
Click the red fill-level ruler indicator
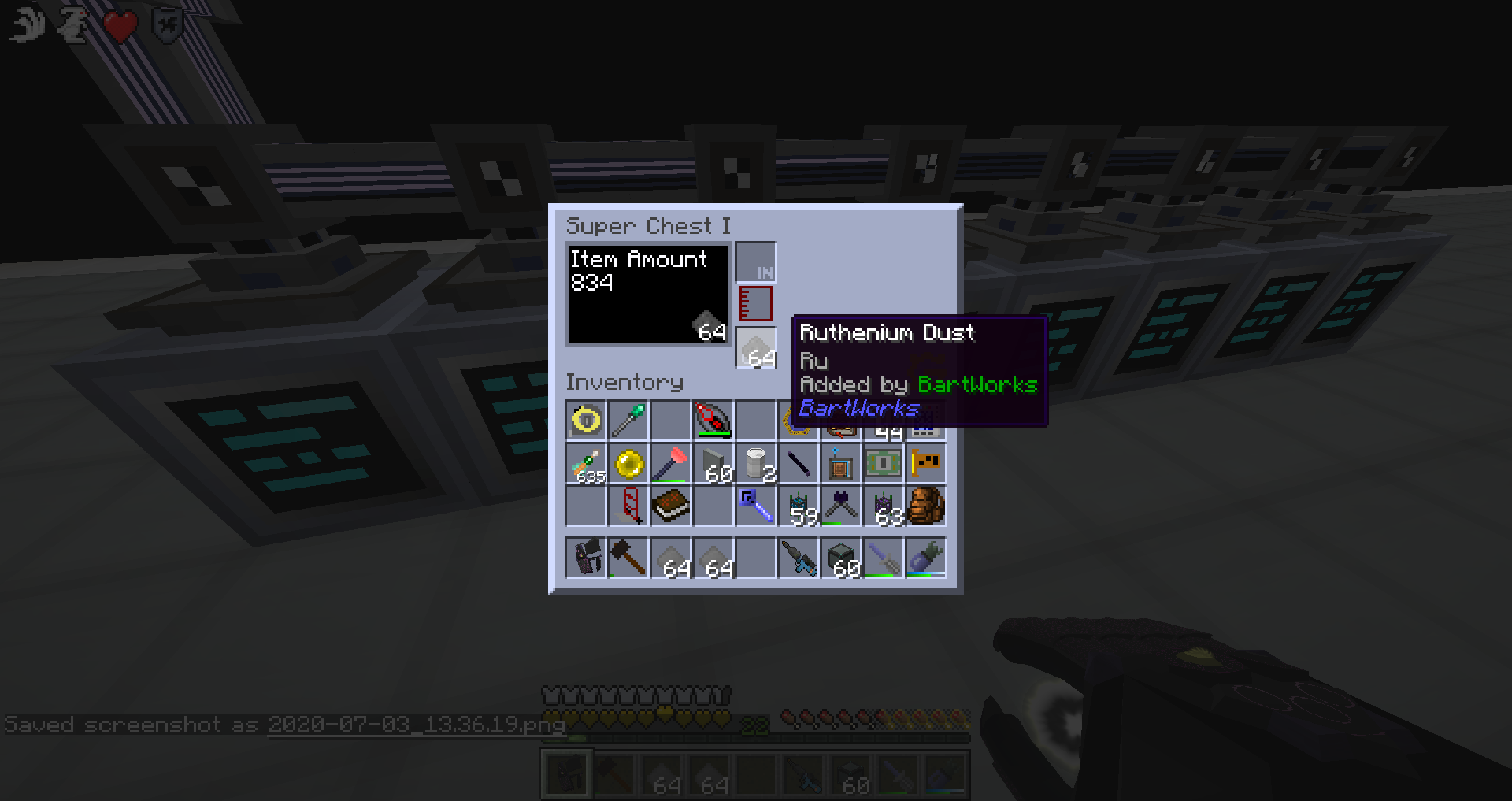[754, 303]
